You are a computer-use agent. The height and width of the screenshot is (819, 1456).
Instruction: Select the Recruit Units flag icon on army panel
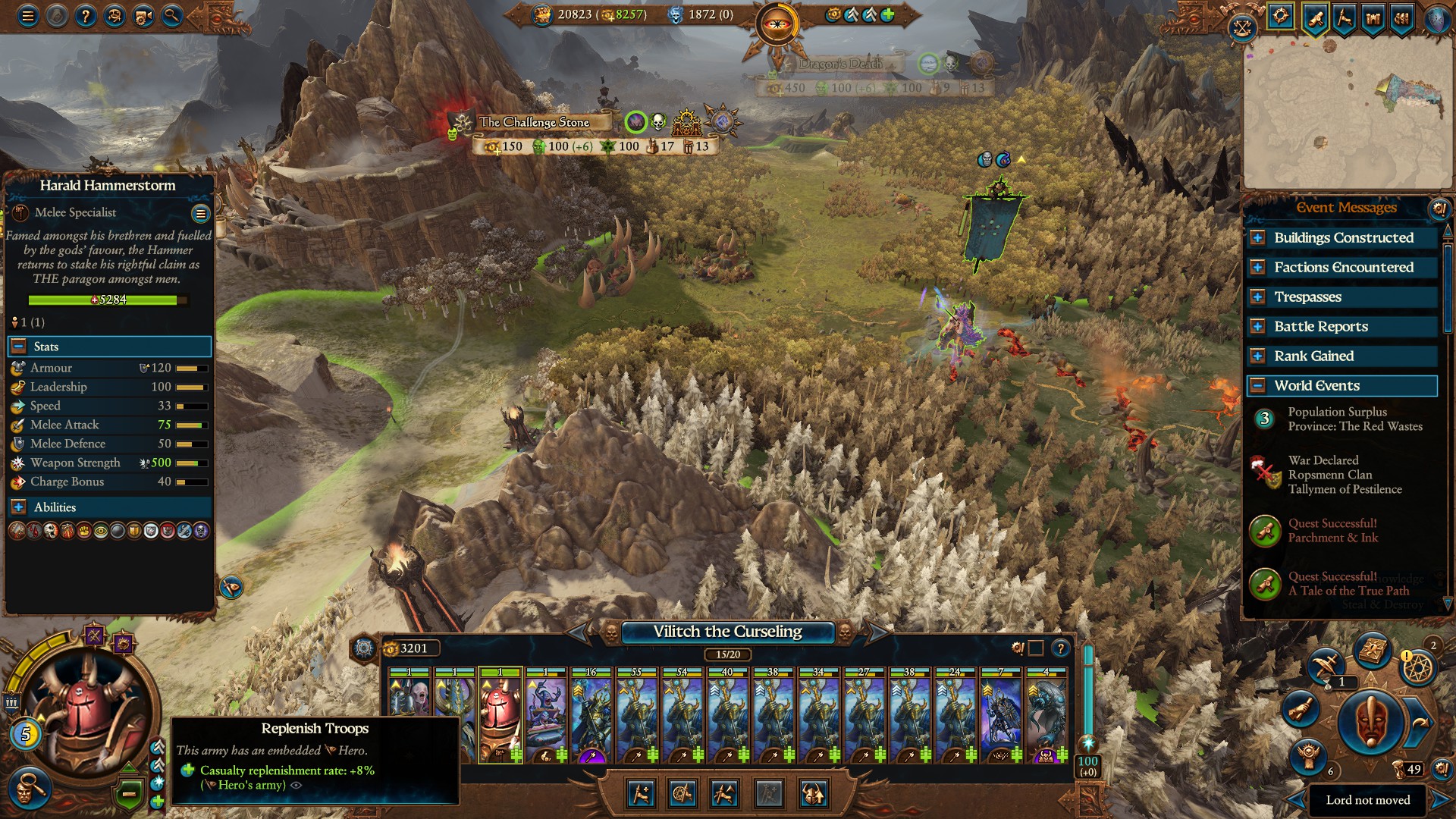639,795
